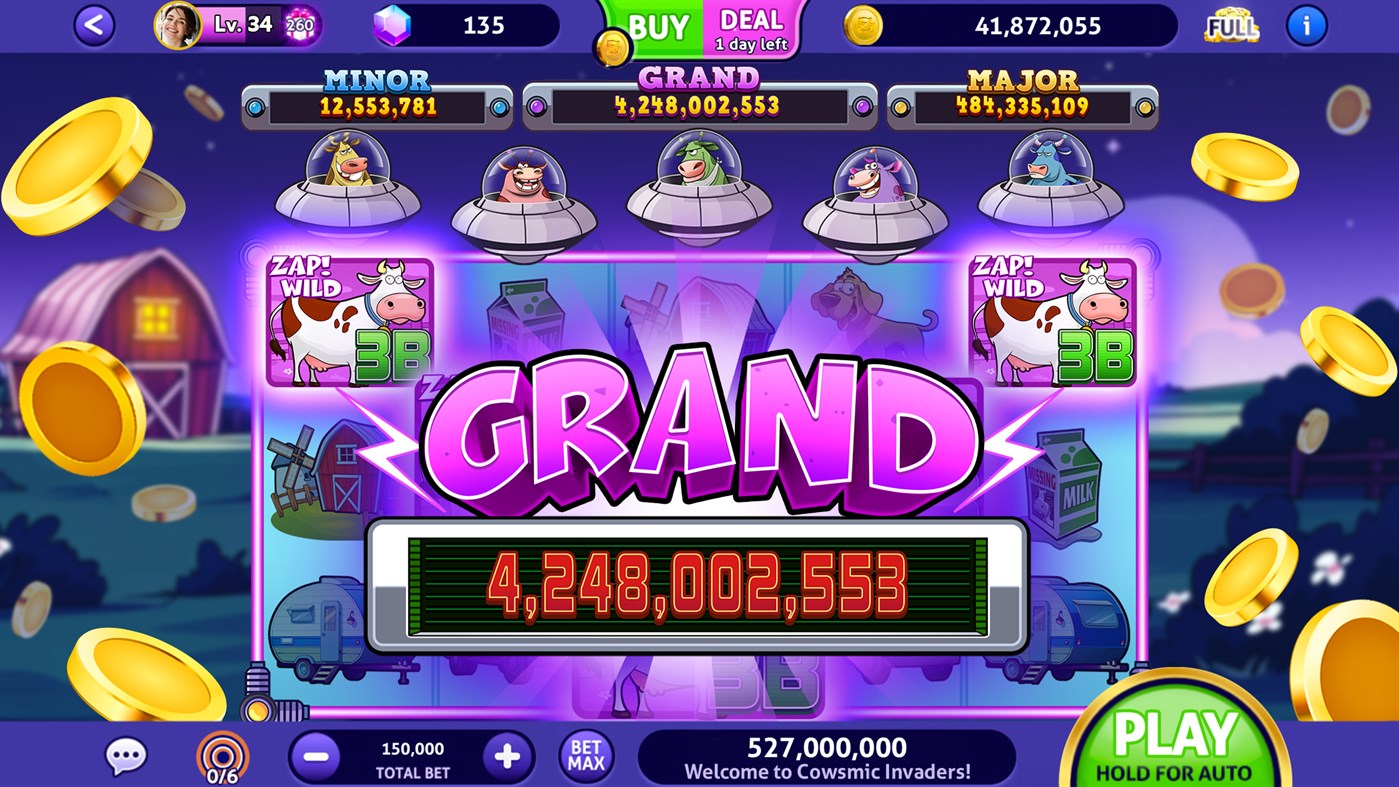This screenshot has height=787, width=1399.
Task: Tap the BET MAX button
Action: tap(585, 756)
